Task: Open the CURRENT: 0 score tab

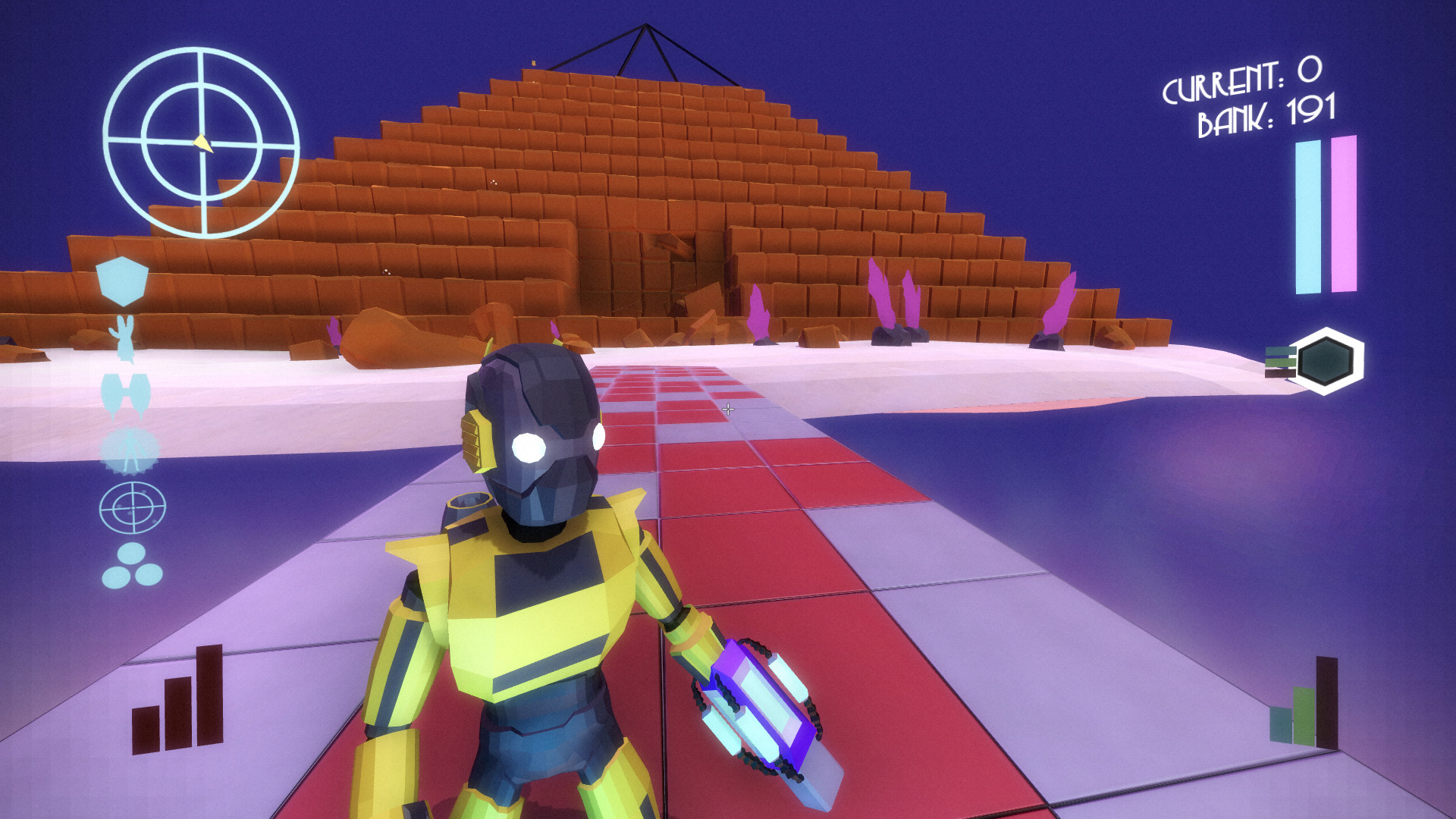Action: [x=1244, y=83]
